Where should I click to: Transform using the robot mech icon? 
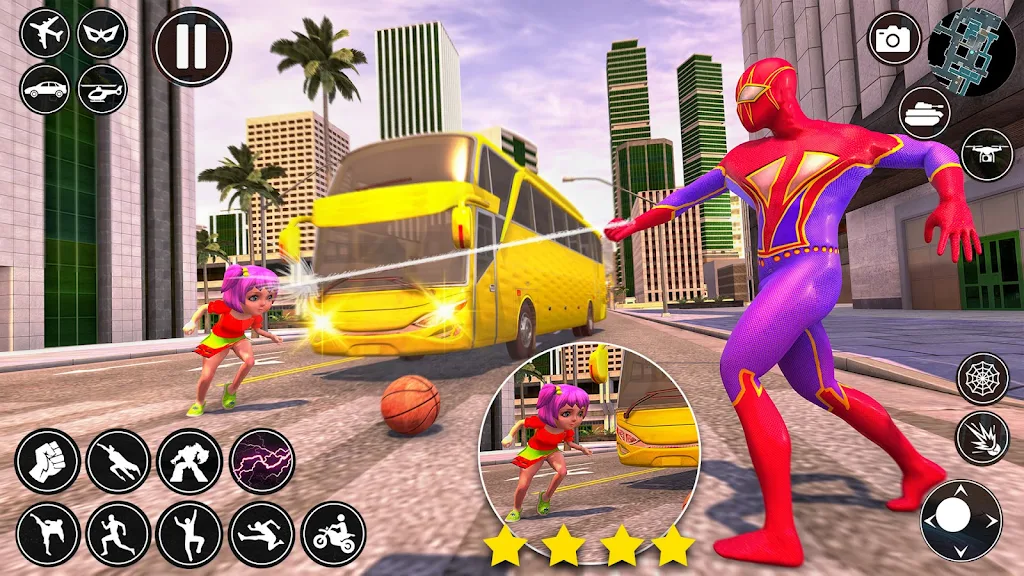point(189,461)
